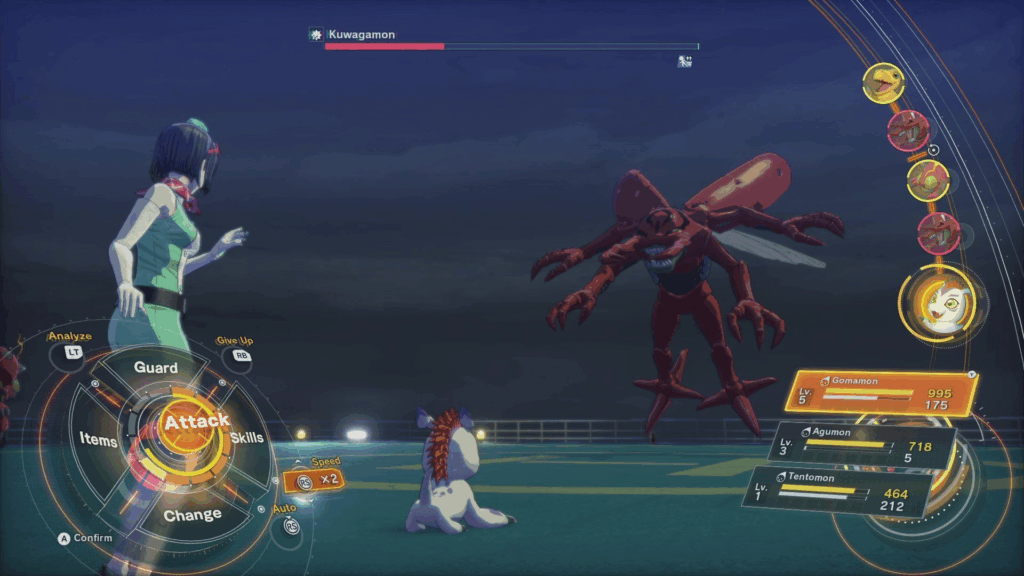Open the Items menu
Screen dimensions: 1024x576
98,440
